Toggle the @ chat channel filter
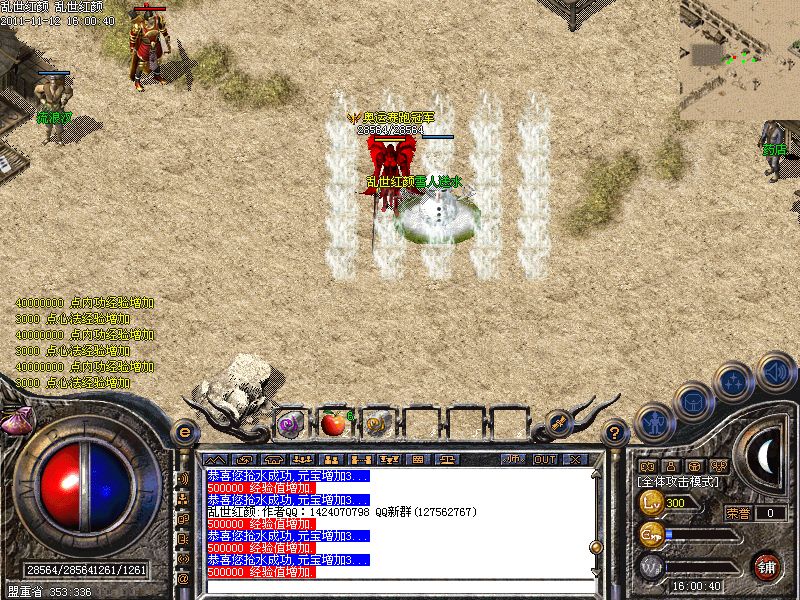 tap(183, 577)
